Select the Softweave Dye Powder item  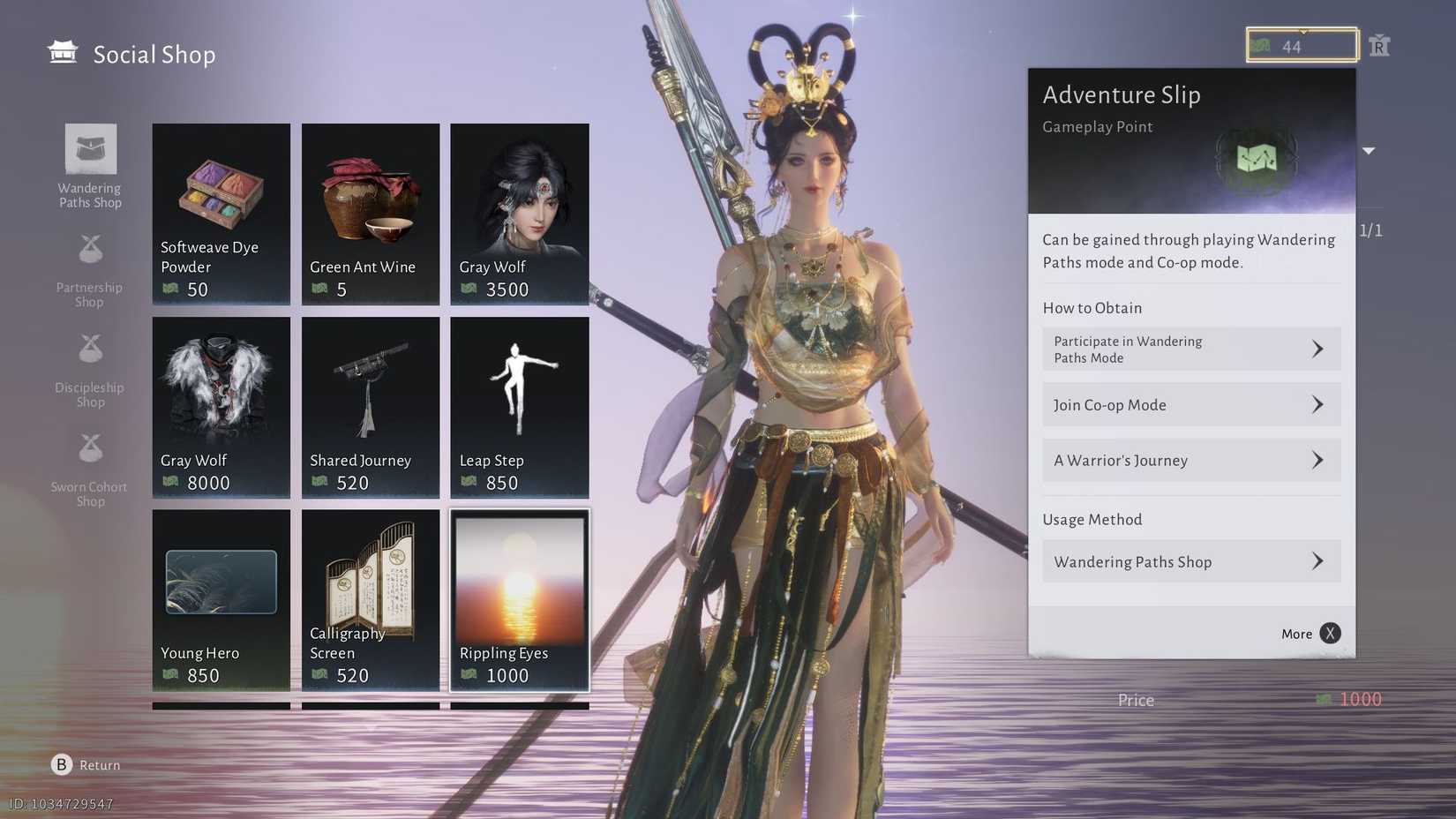(221, 214)
